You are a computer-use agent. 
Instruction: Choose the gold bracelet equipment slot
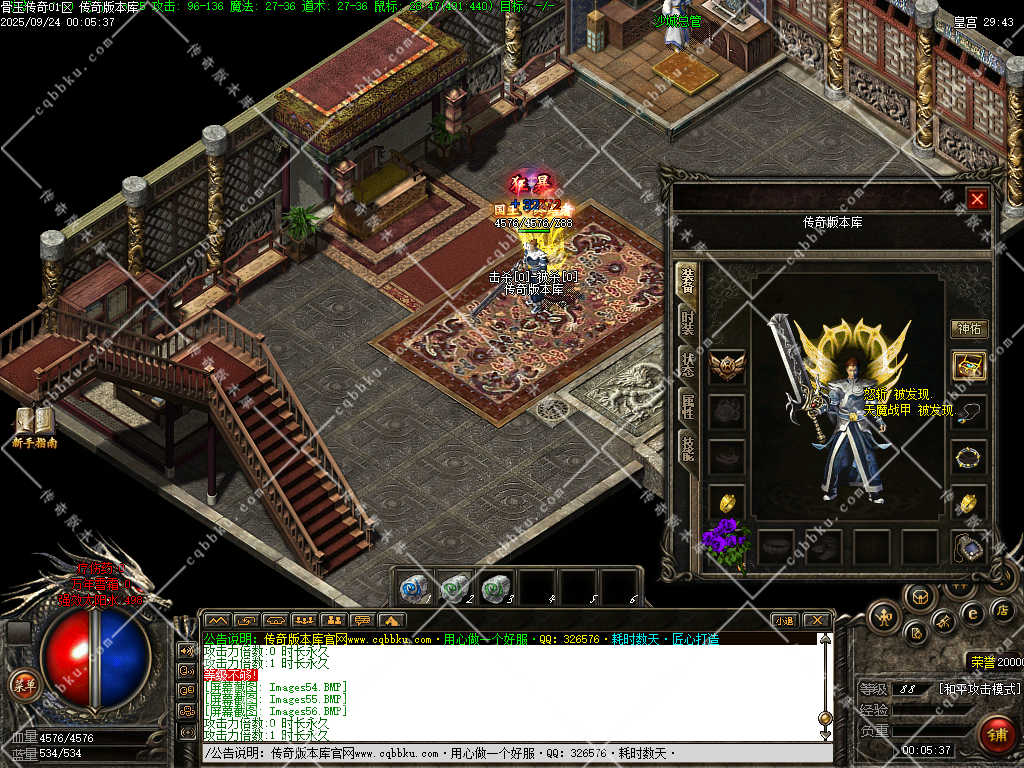(x=969, y=458)
